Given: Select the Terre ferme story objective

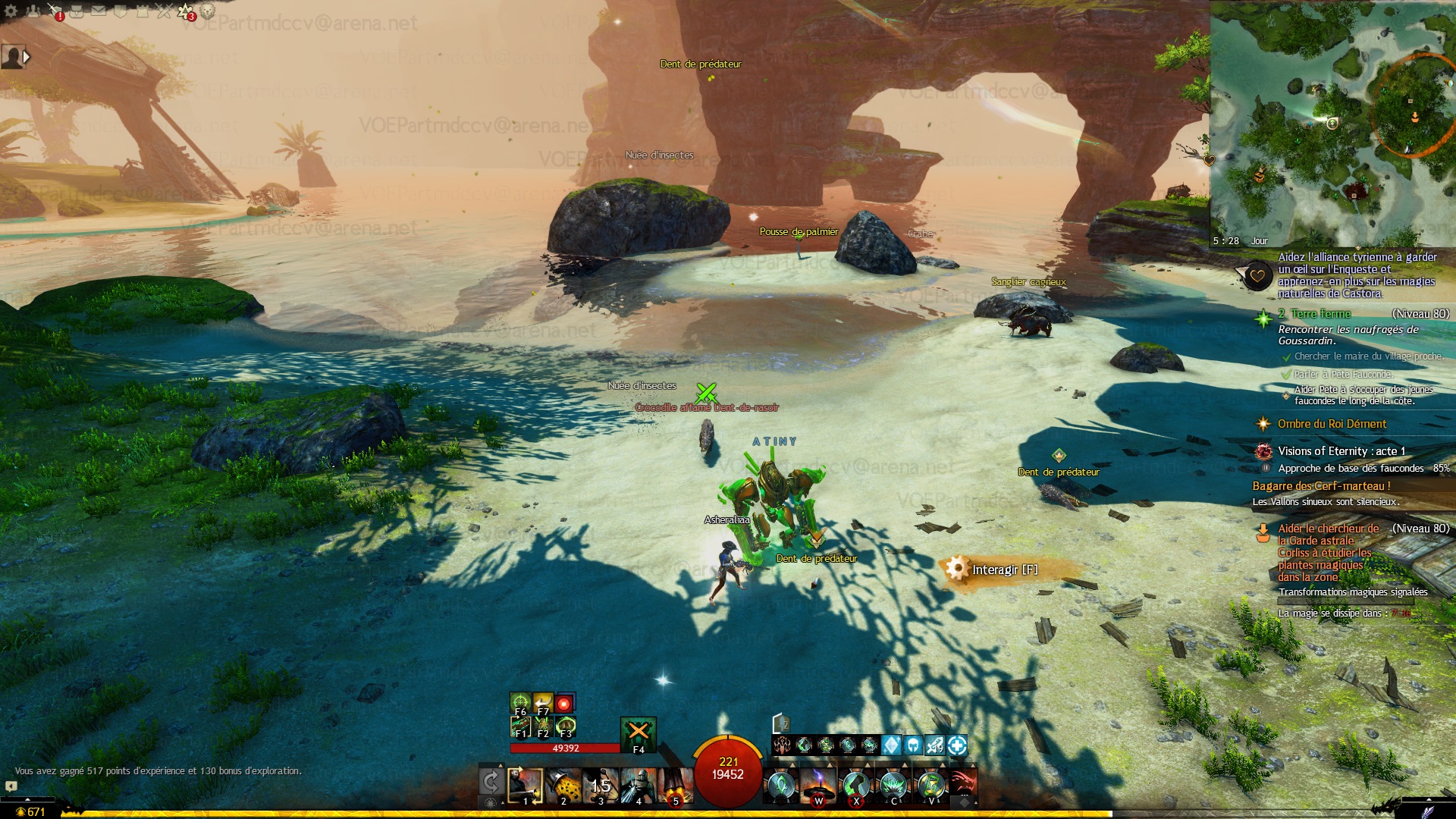Looking at the screenshot, I should (x=1321, y=314).
